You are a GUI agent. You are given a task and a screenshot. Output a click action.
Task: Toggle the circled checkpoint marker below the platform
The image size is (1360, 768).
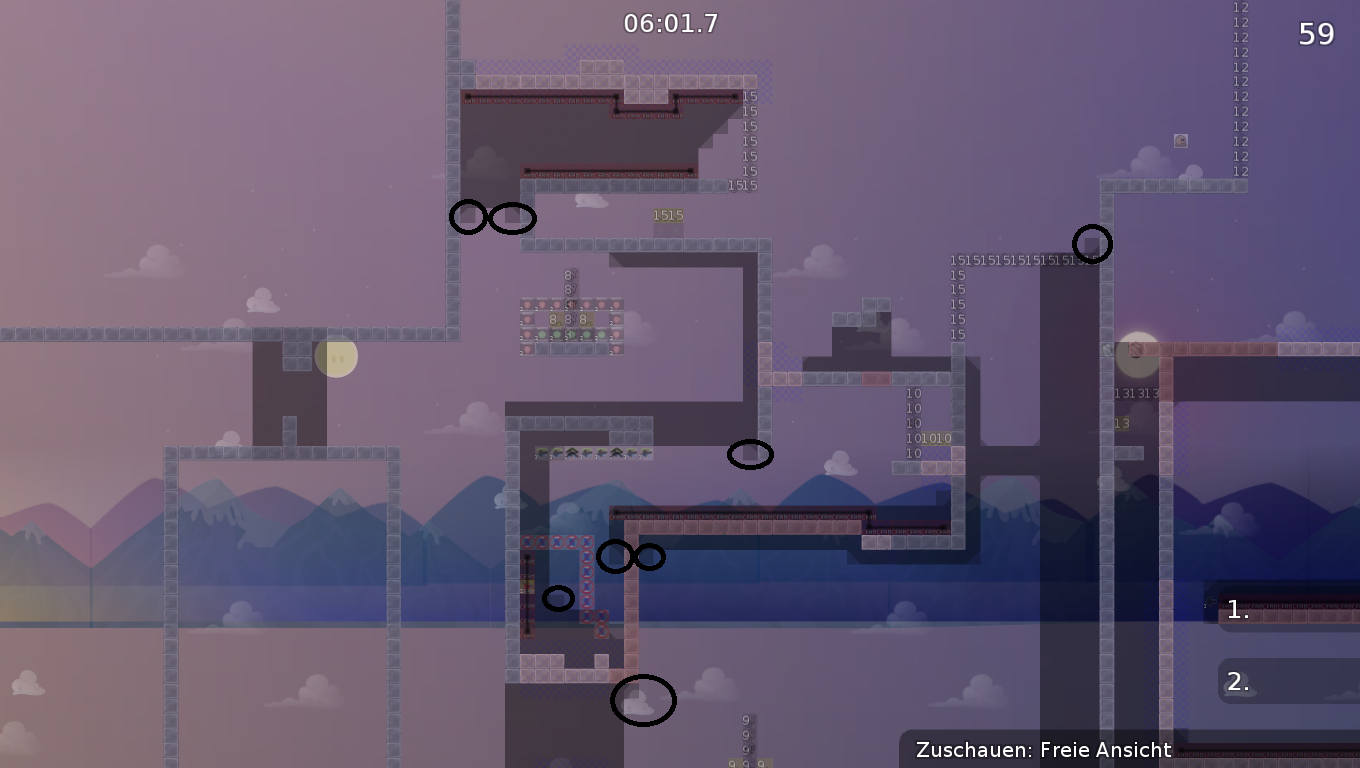click(751, 455)
